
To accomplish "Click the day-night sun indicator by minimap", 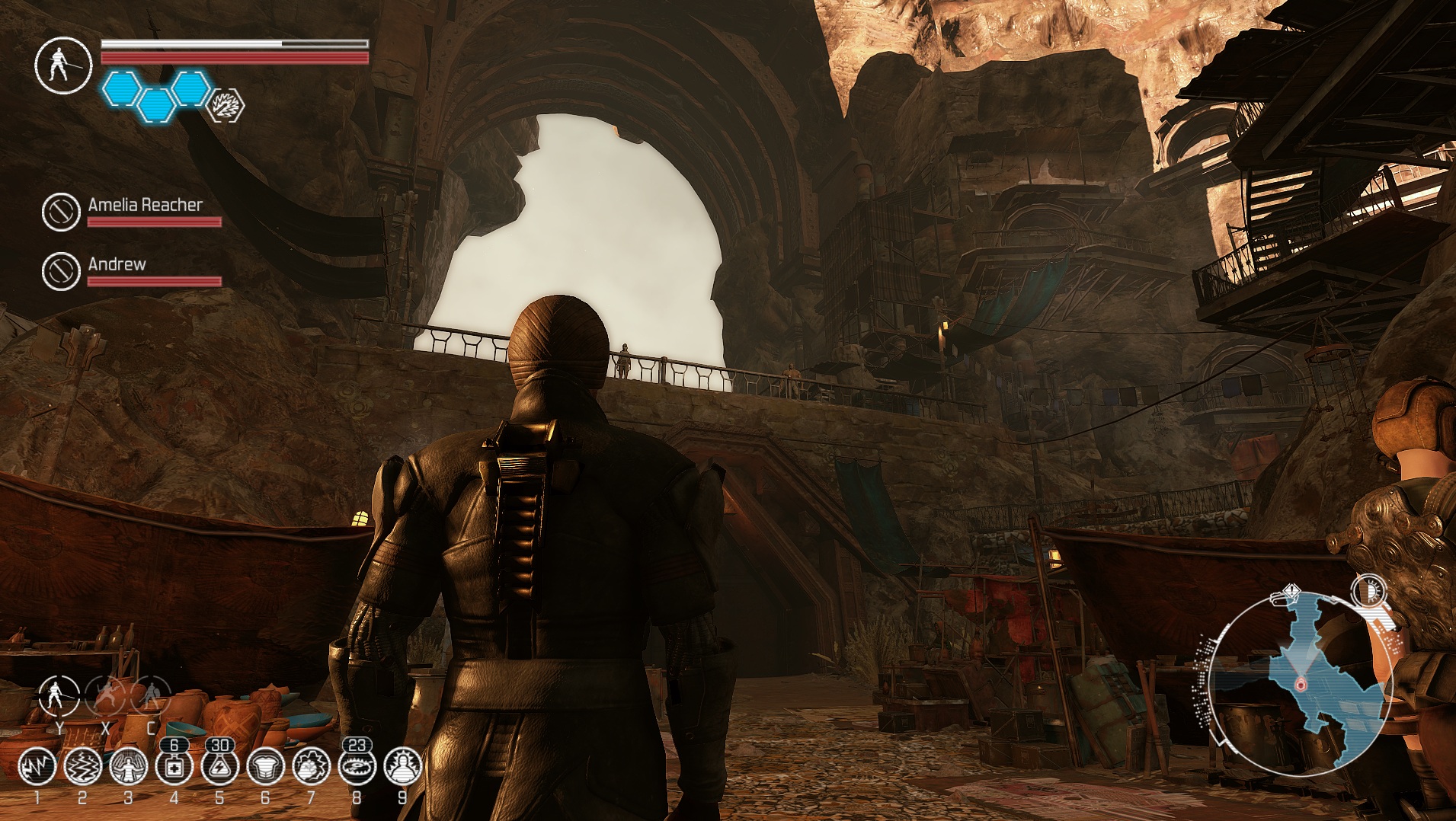I will point(1369,592).
